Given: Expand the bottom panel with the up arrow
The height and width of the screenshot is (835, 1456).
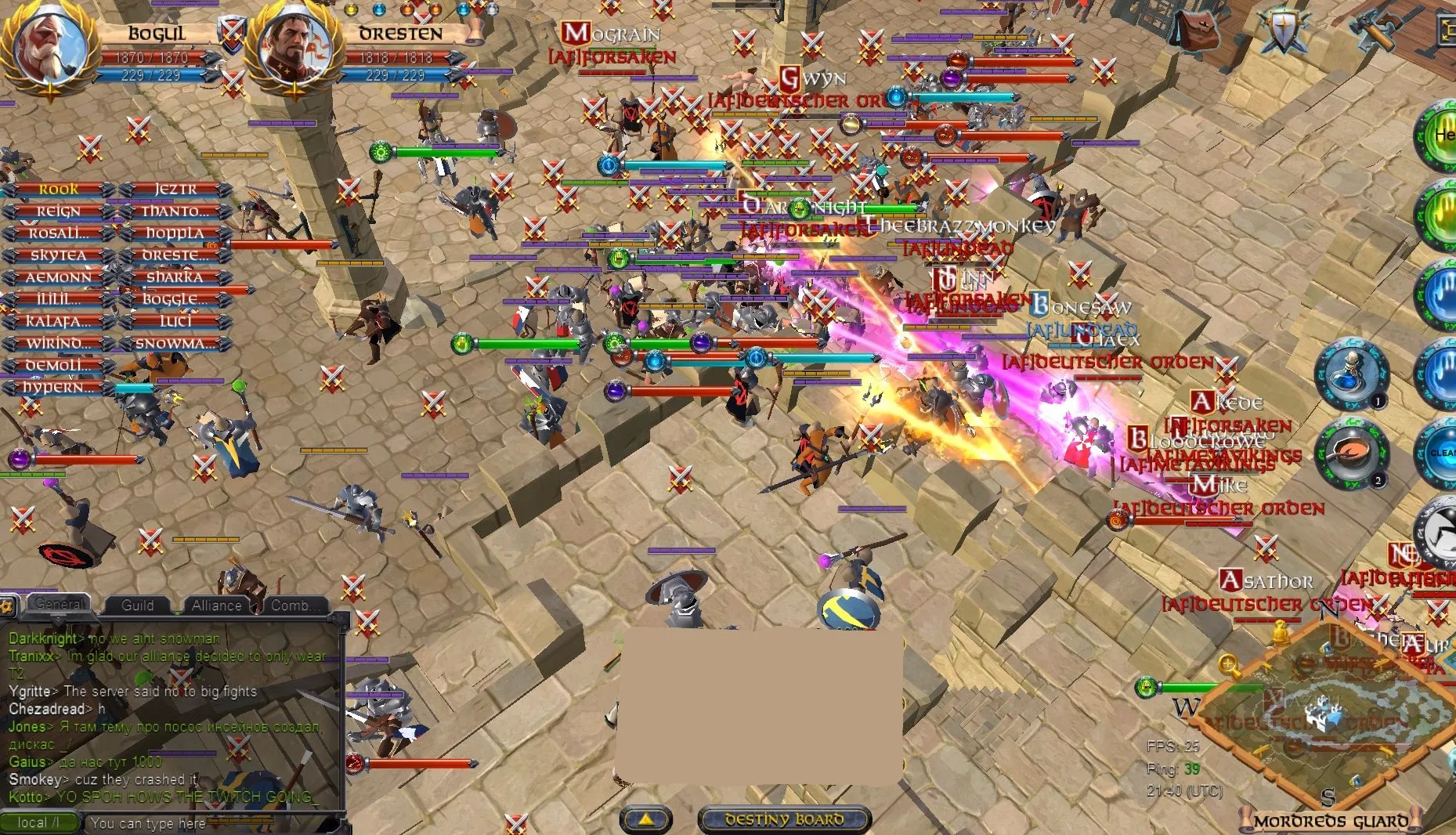Looking at the screenshot, I should [646, 820].
